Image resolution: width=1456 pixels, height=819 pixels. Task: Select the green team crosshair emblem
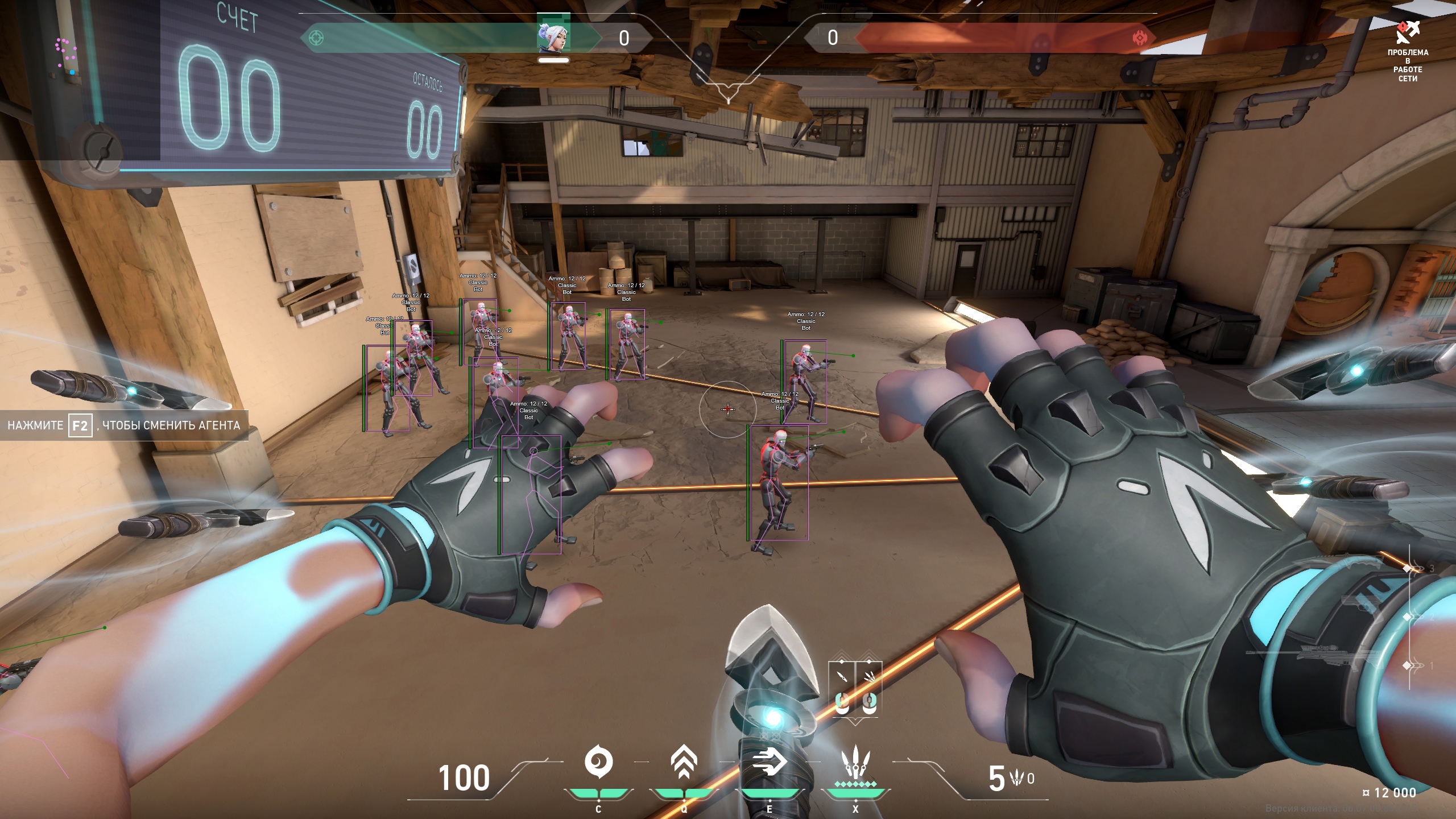click(316, 38)
